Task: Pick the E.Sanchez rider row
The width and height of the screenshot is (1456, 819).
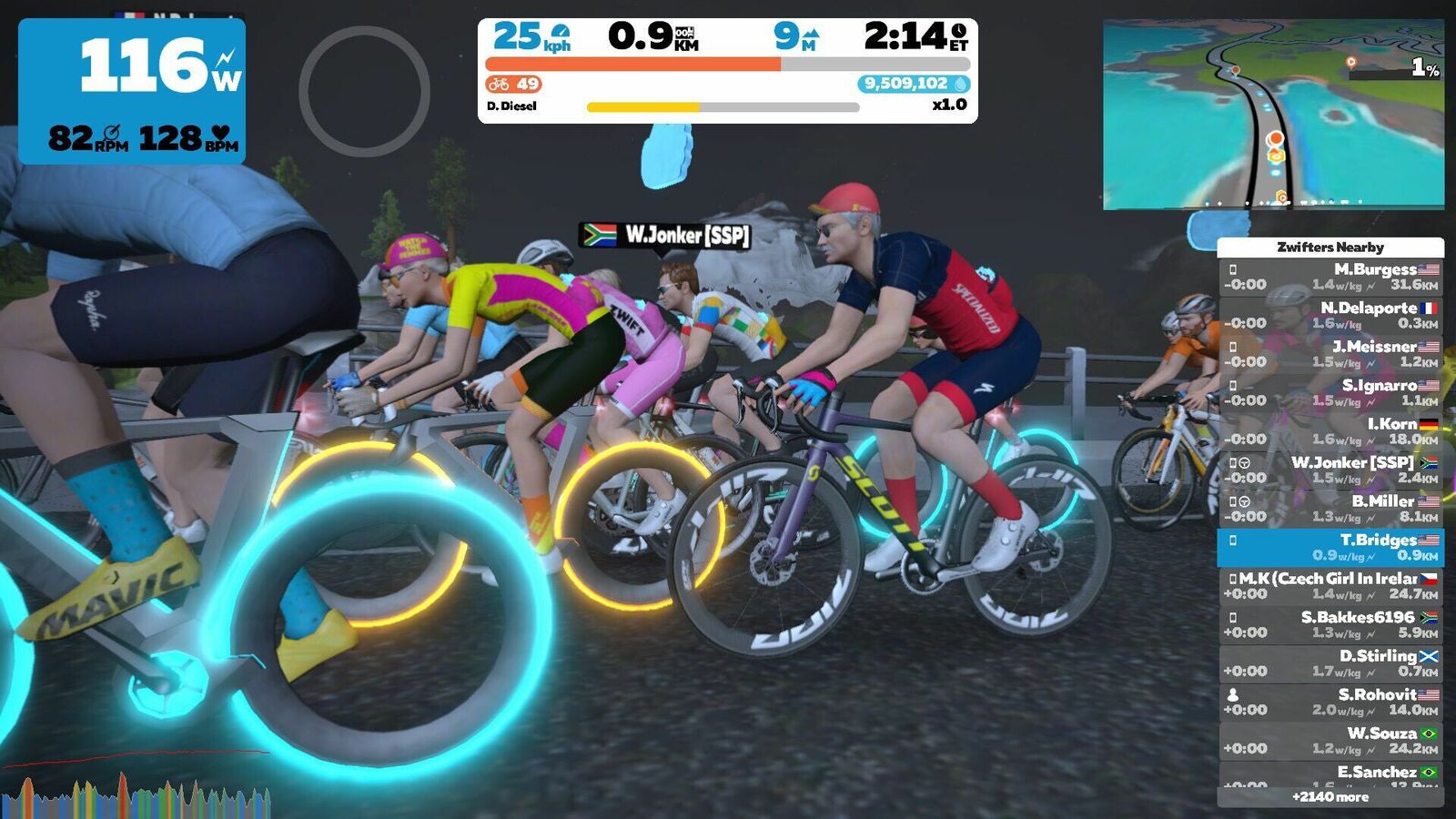Action: point(1330,774)
